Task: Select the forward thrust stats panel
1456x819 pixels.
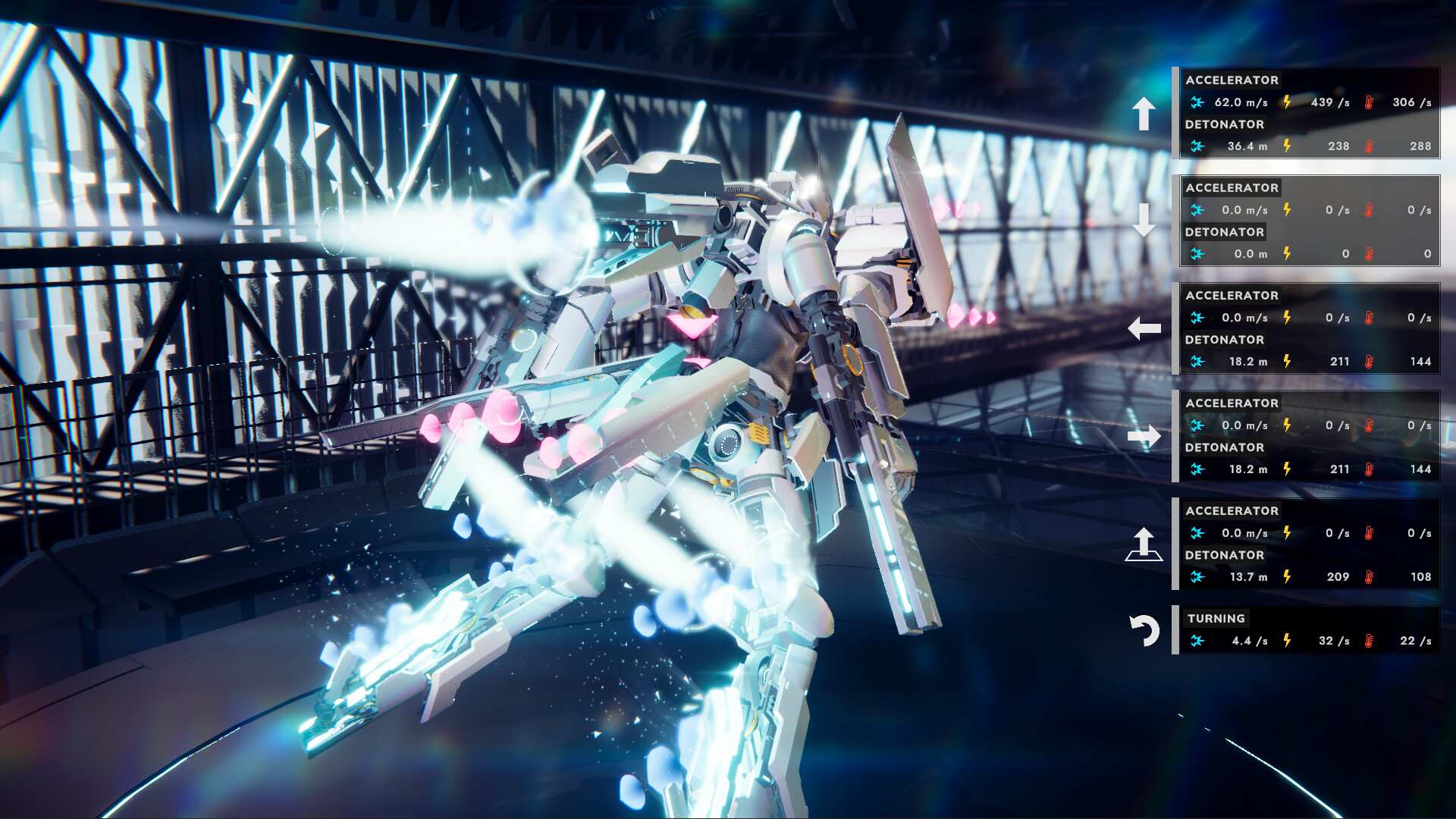Action: pyautogui.click(x=1307, y=113)
